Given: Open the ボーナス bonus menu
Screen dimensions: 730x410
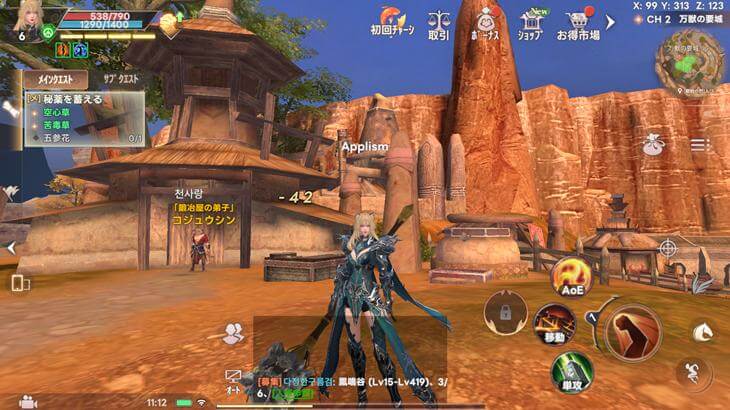Looking at the screenshot, I should 487,22.
